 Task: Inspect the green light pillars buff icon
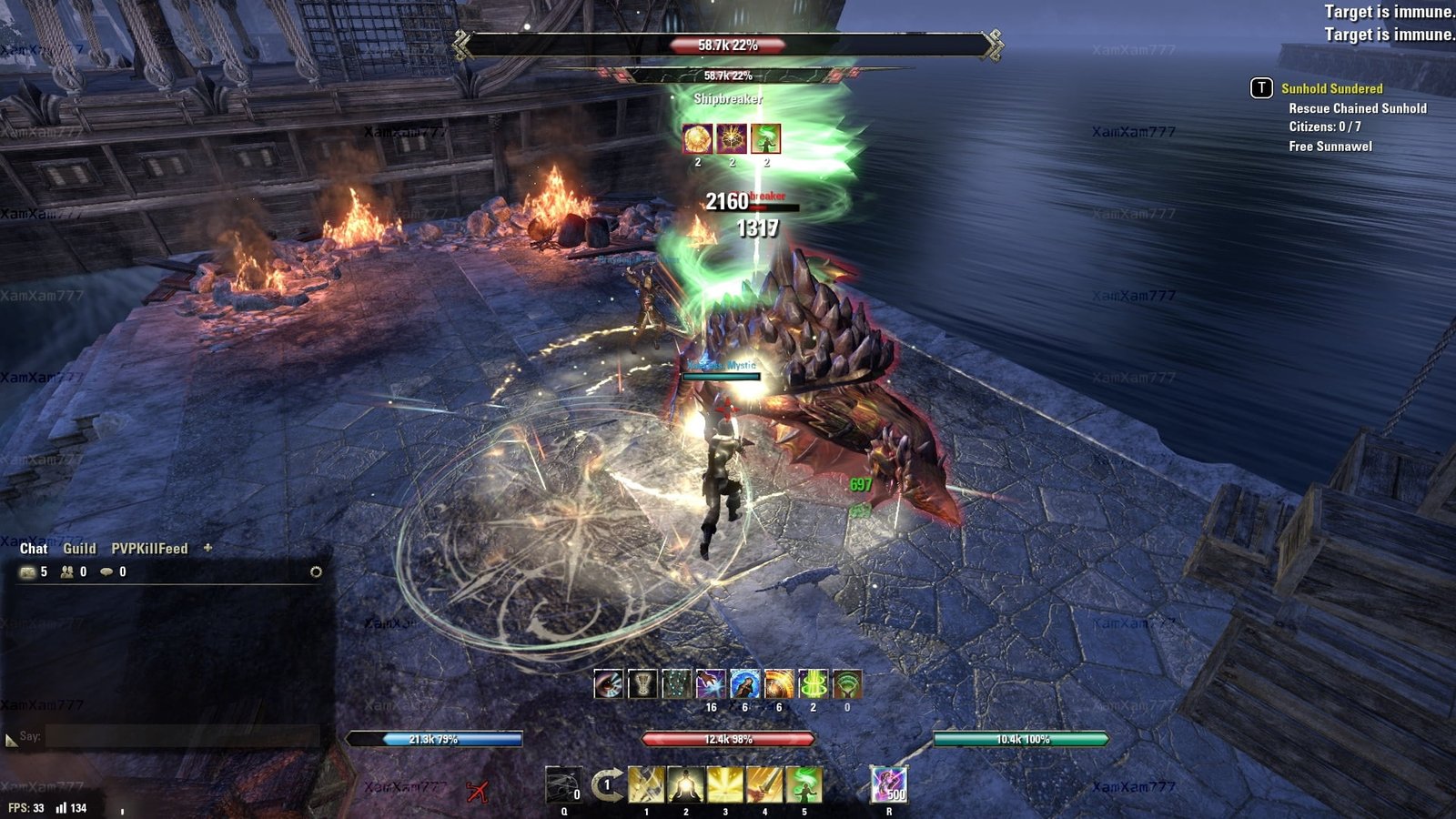pos(813,684)
